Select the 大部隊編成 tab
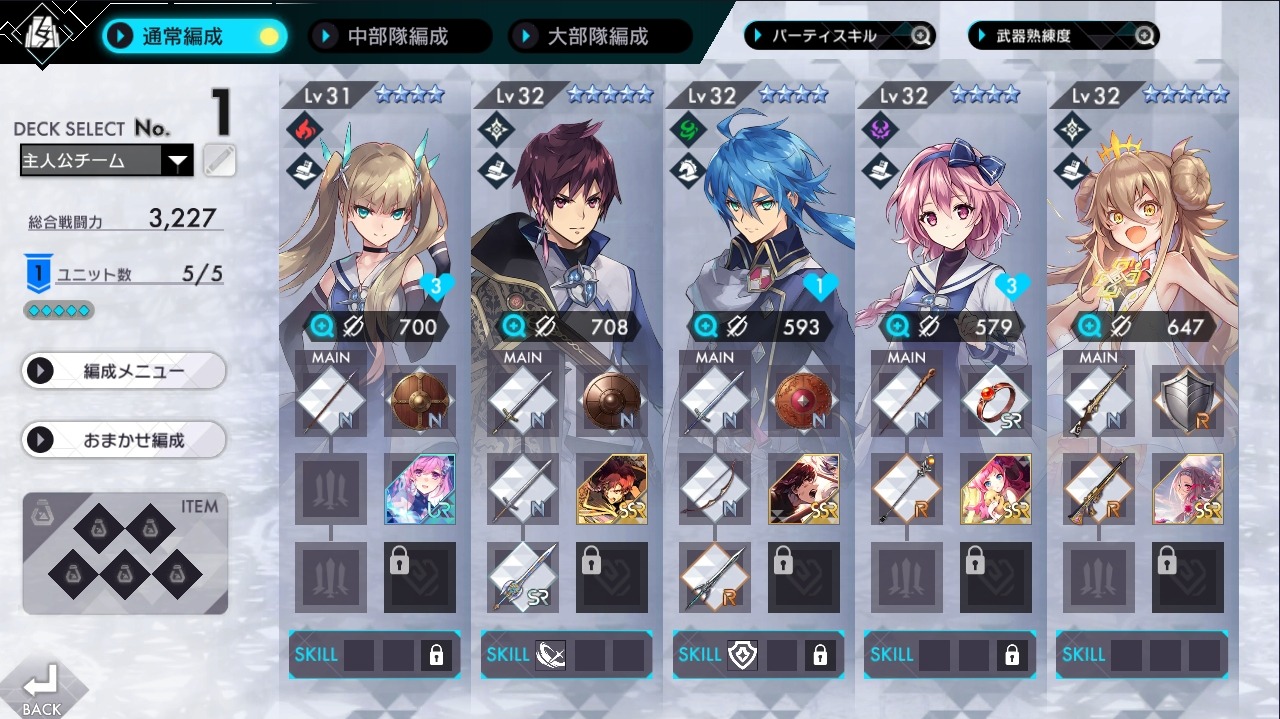 tap(598, 37)
